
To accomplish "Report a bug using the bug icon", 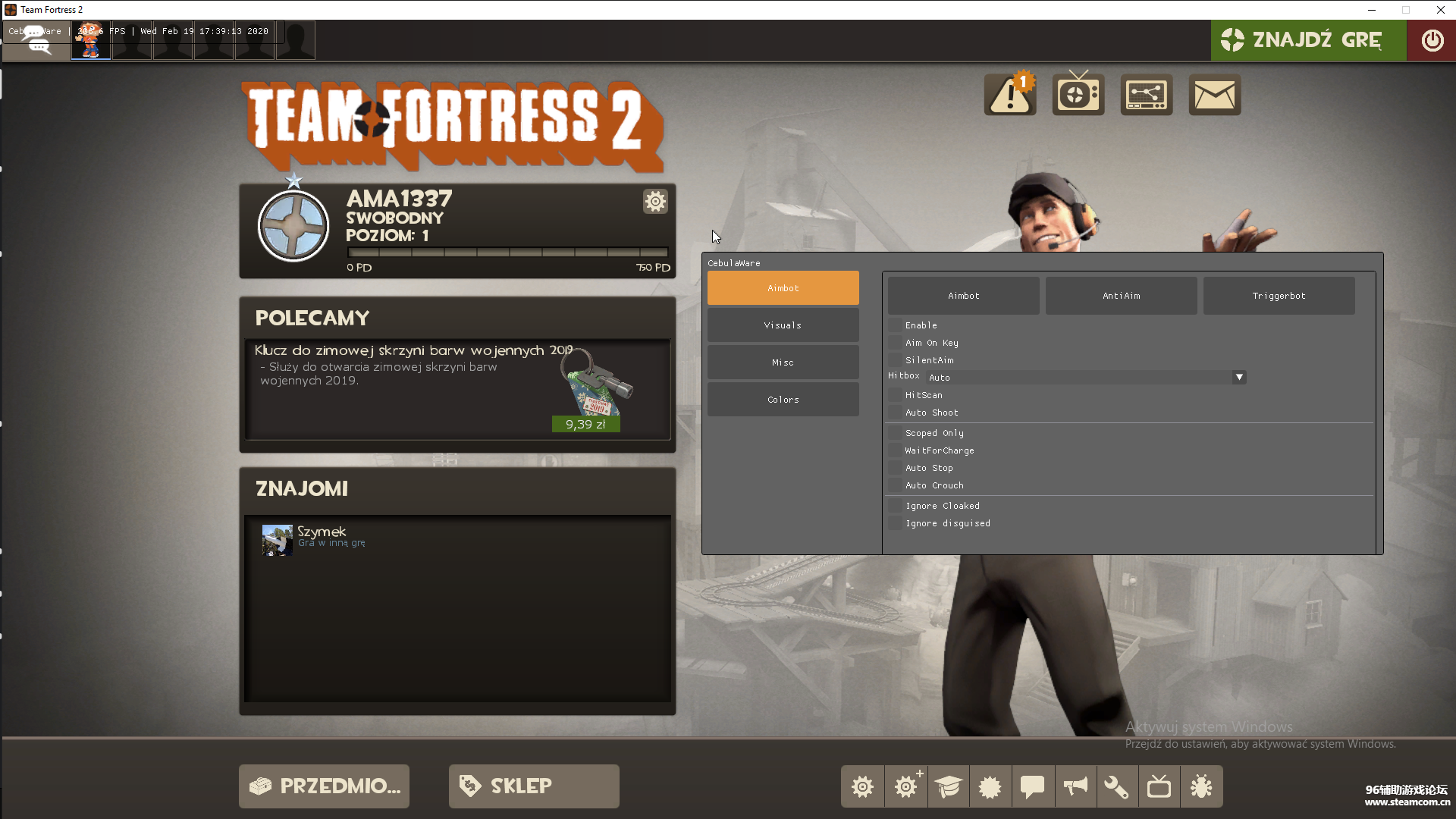I will pos(1200,786).
